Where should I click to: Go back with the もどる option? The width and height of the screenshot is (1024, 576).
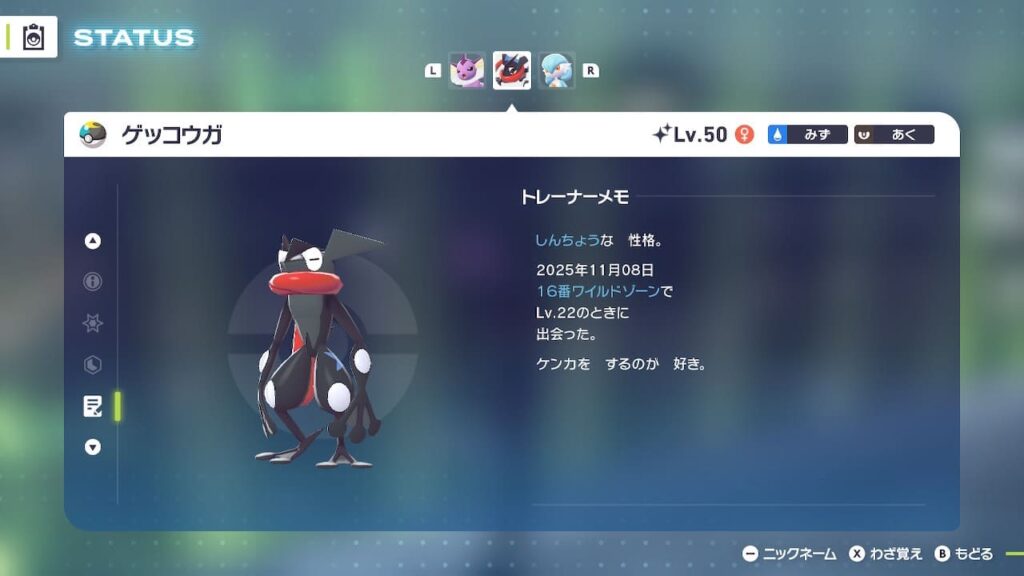pyautogui.click(x=964, y=553)
